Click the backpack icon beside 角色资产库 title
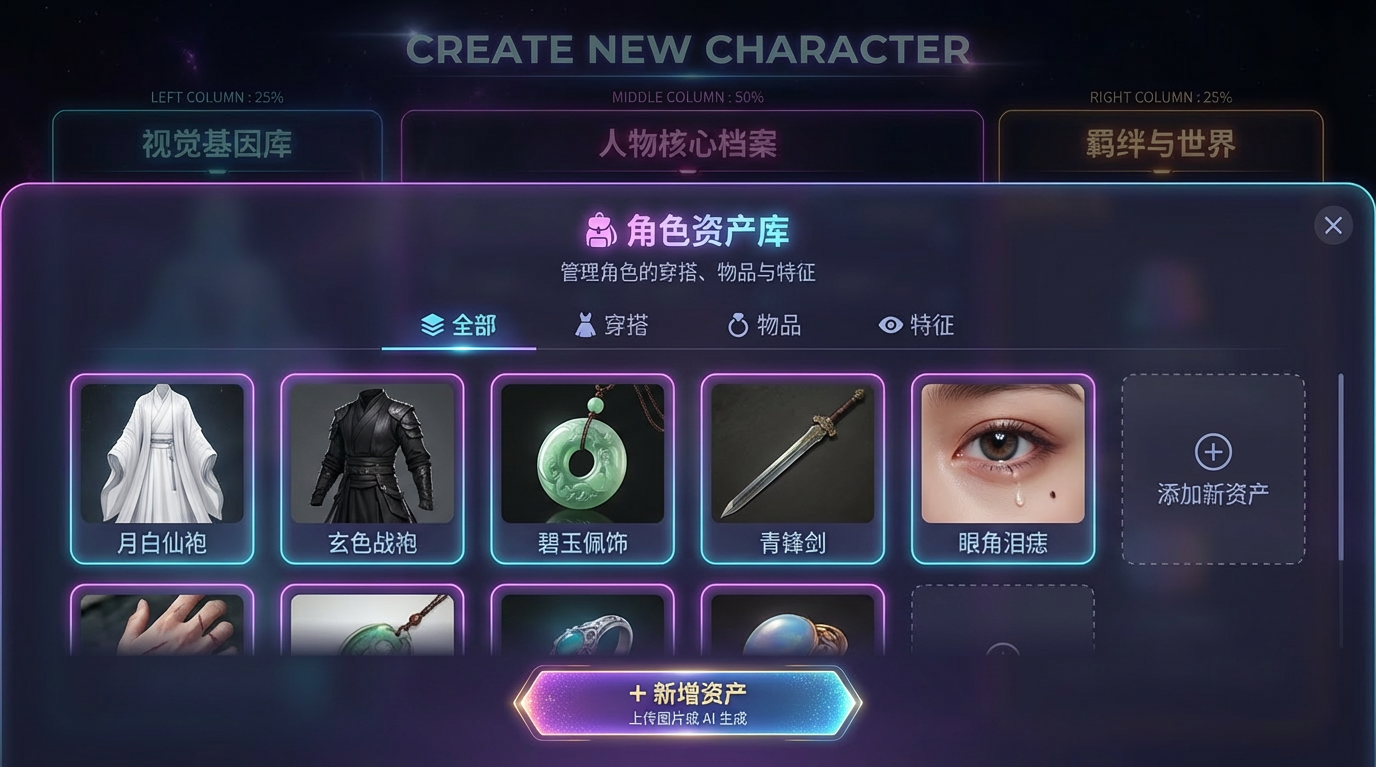 tap(600, 229)
